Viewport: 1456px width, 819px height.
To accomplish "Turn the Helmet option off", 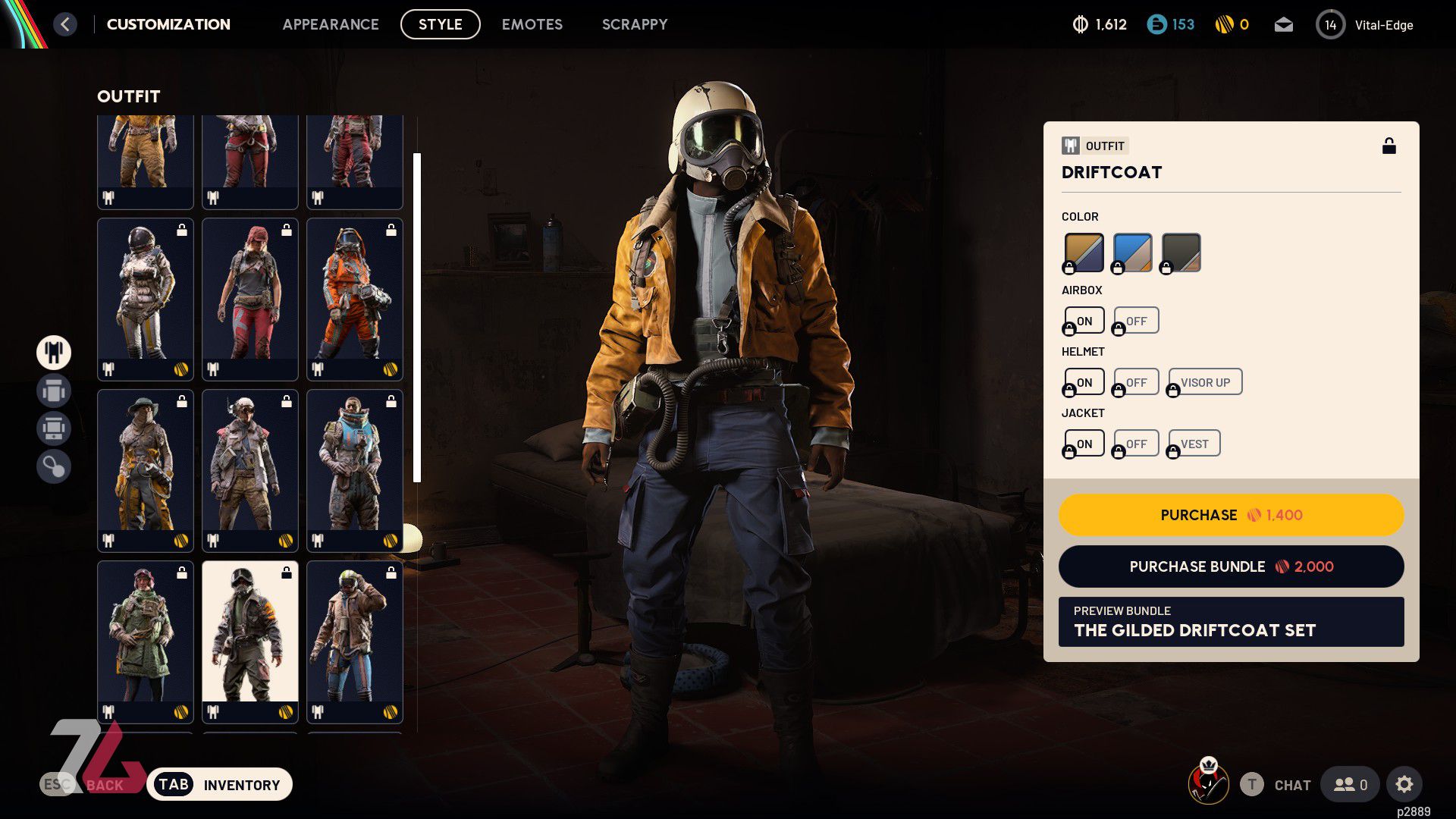I will (x=1136, y=382).
